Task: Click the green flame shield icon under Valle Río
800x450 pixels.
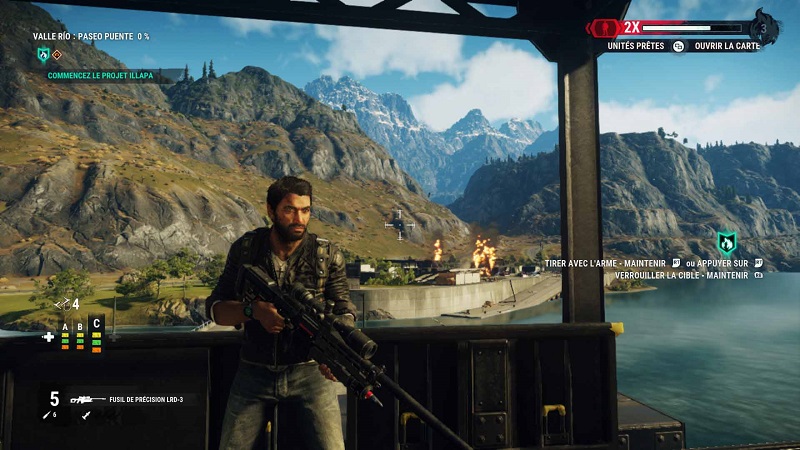Action: pyautogui.click(x=42, y=54)
